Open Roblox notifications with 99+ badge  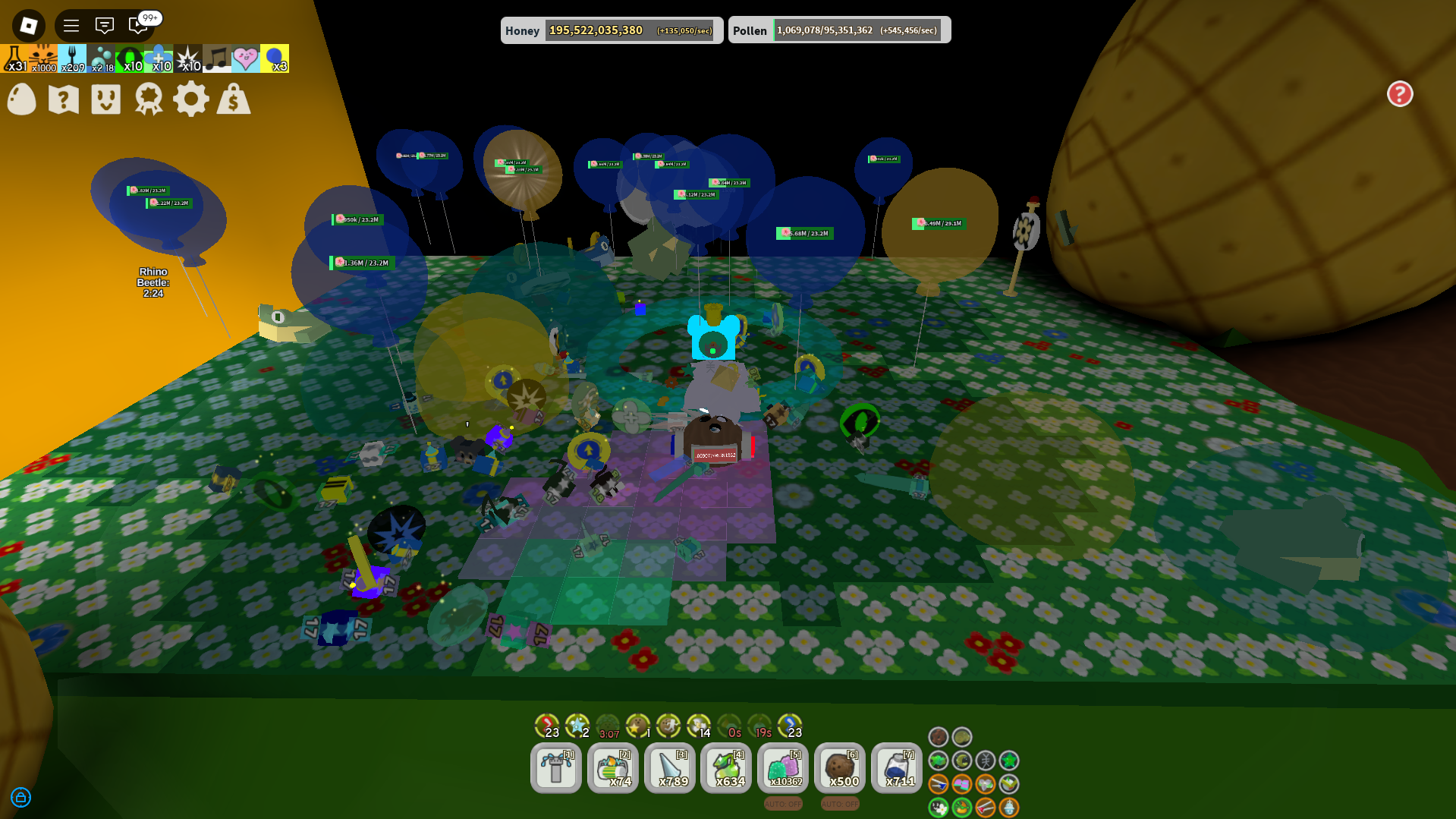[137, 25]
